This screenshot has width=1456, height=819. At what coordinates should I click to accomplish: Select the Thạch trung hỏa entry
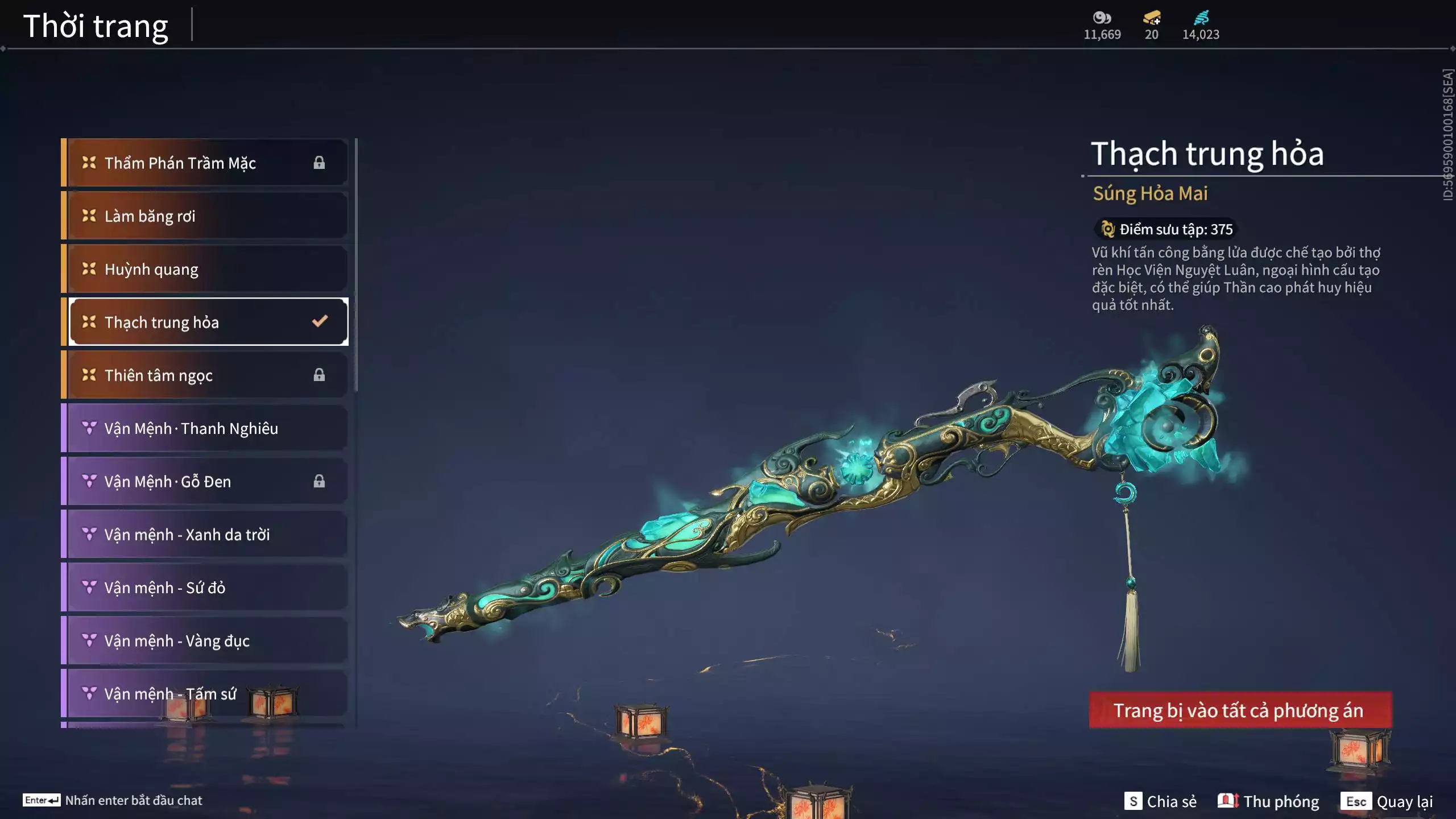(x=205, y=322)
